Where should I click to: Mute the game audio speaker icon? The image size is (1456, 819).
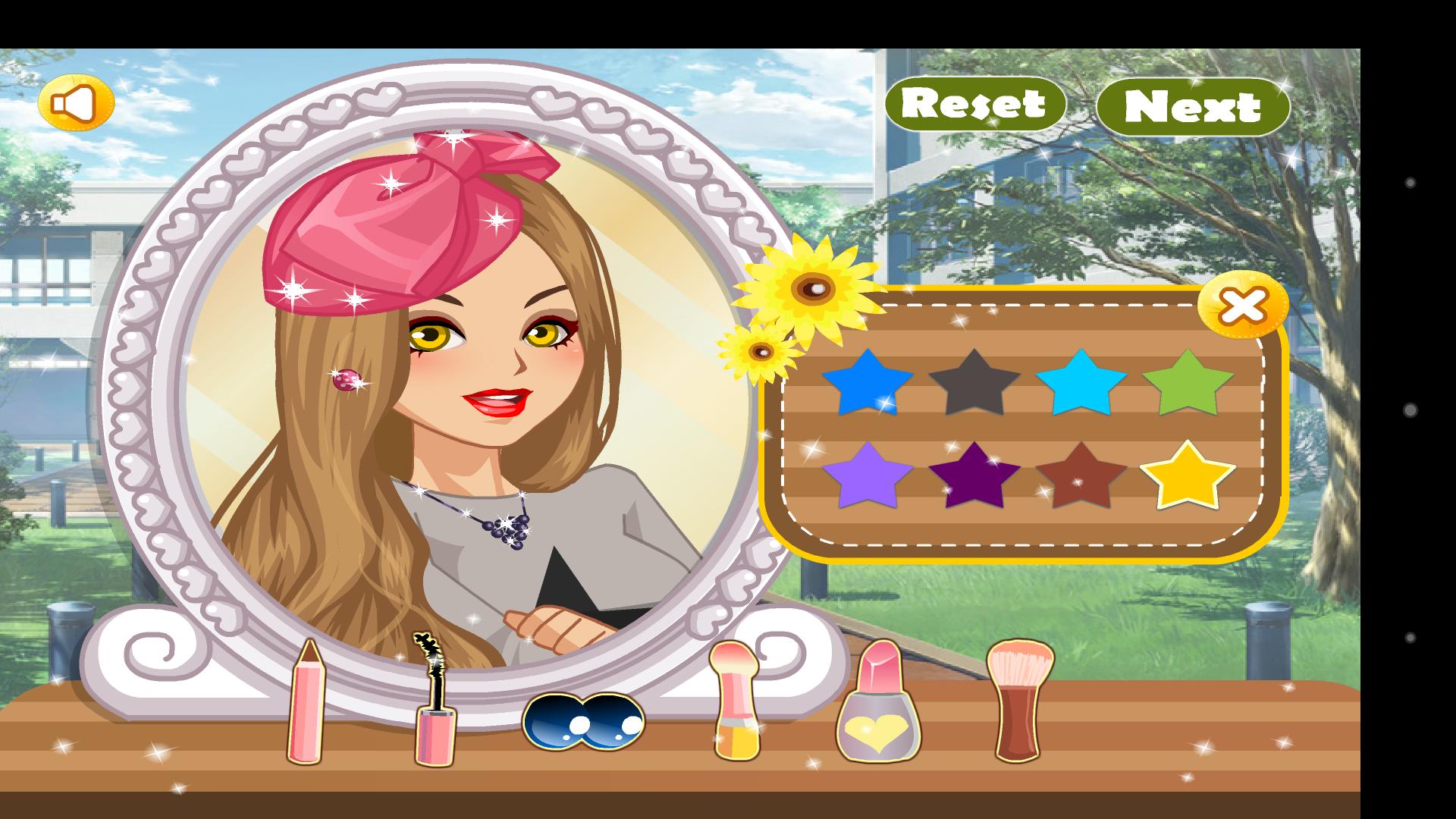[x=77, y=102]
